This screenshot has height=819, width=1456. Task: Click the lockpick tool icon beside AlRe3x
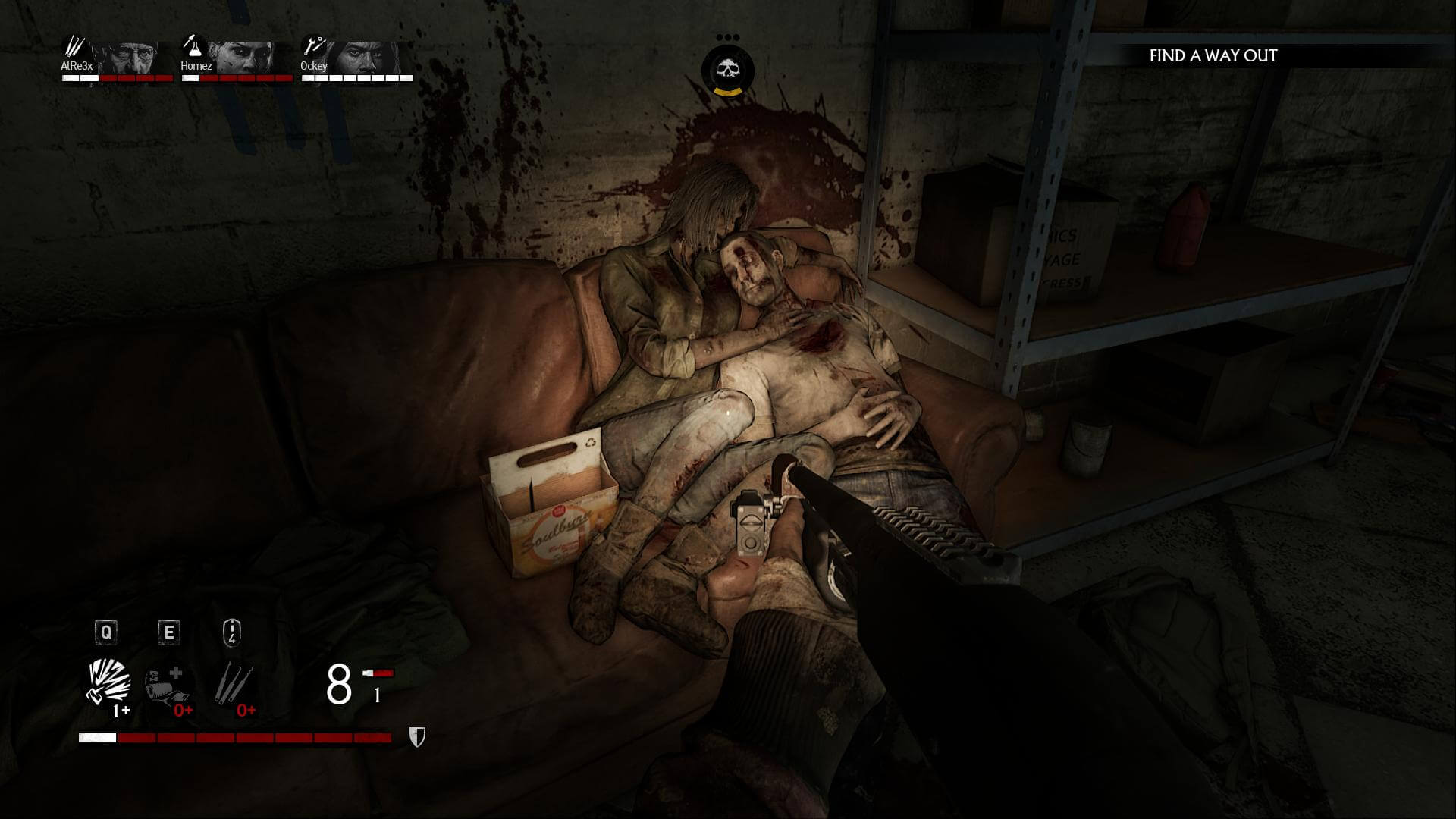tap(74, 47)
